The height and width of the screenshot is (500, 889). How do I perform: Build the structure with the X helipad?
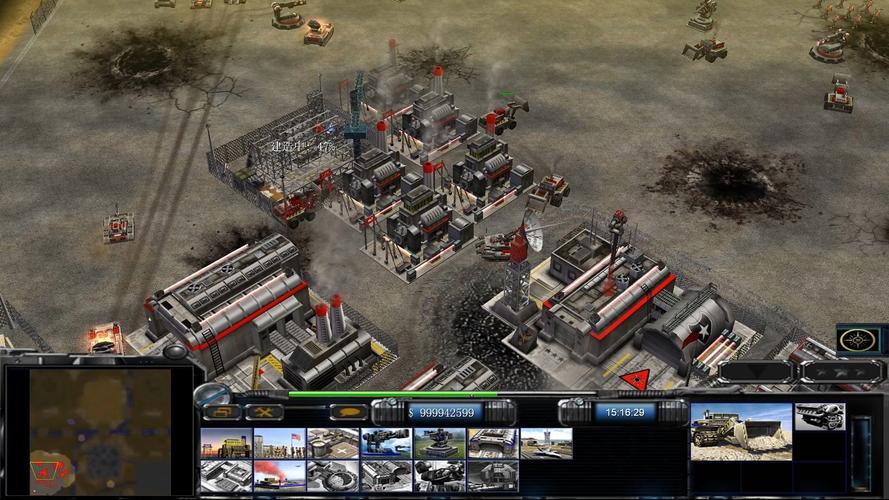[x=333, y=443]
